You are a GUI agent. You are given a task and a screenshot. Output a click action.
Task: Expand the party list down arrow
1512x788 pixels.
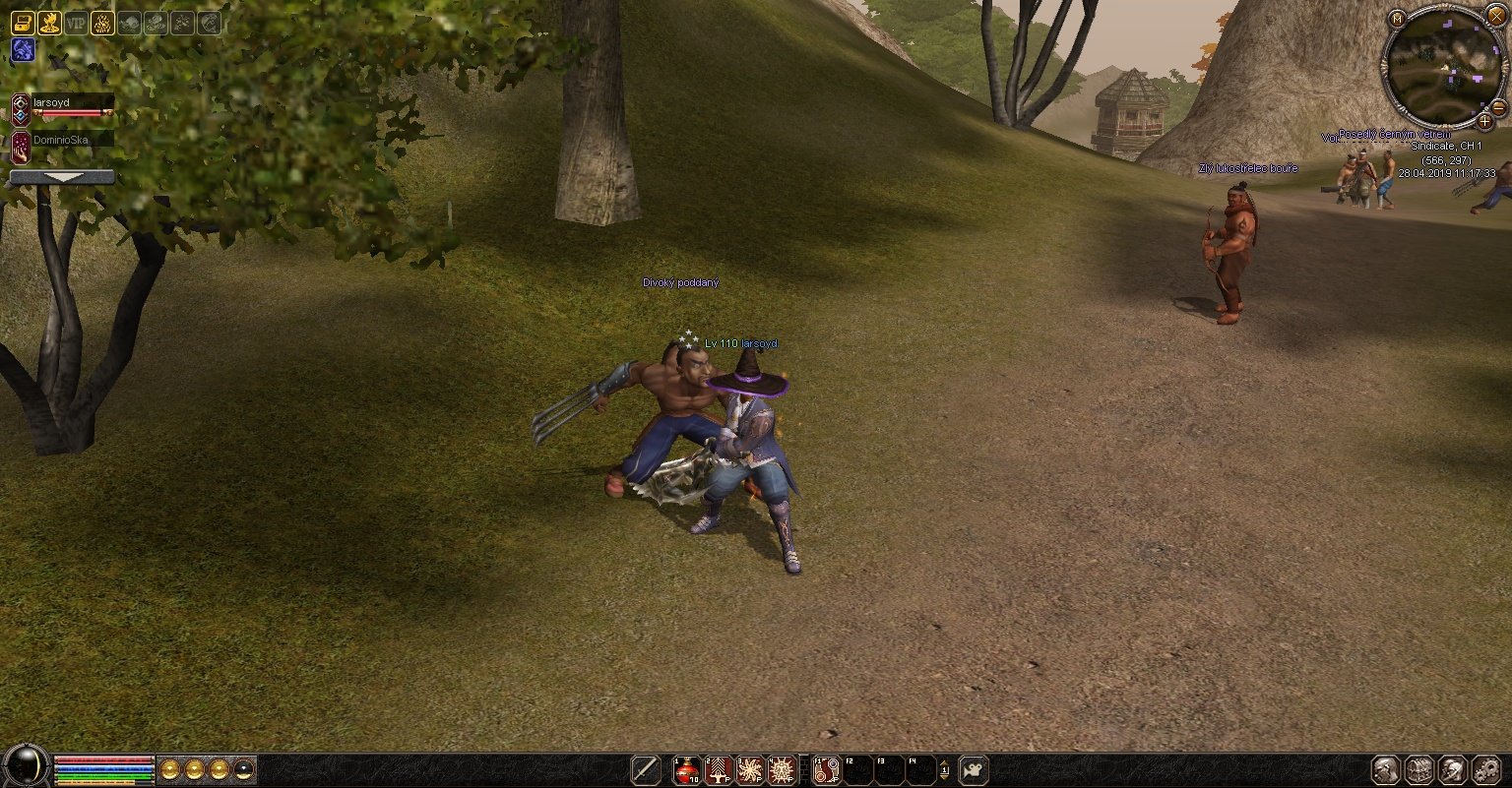pos(61,177)
